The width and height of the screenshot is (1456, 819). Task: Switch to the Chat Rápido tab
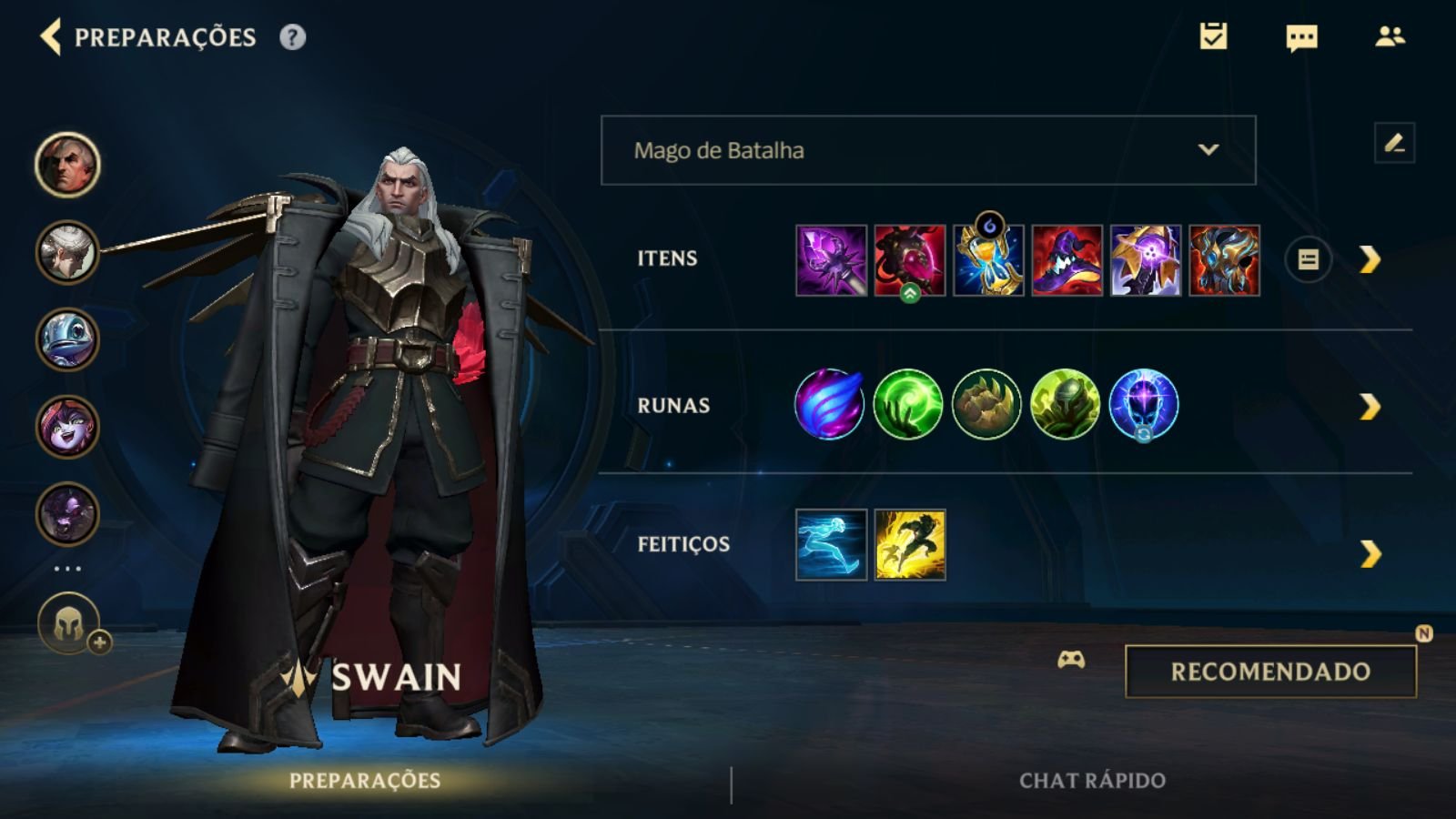point(1092,780)
